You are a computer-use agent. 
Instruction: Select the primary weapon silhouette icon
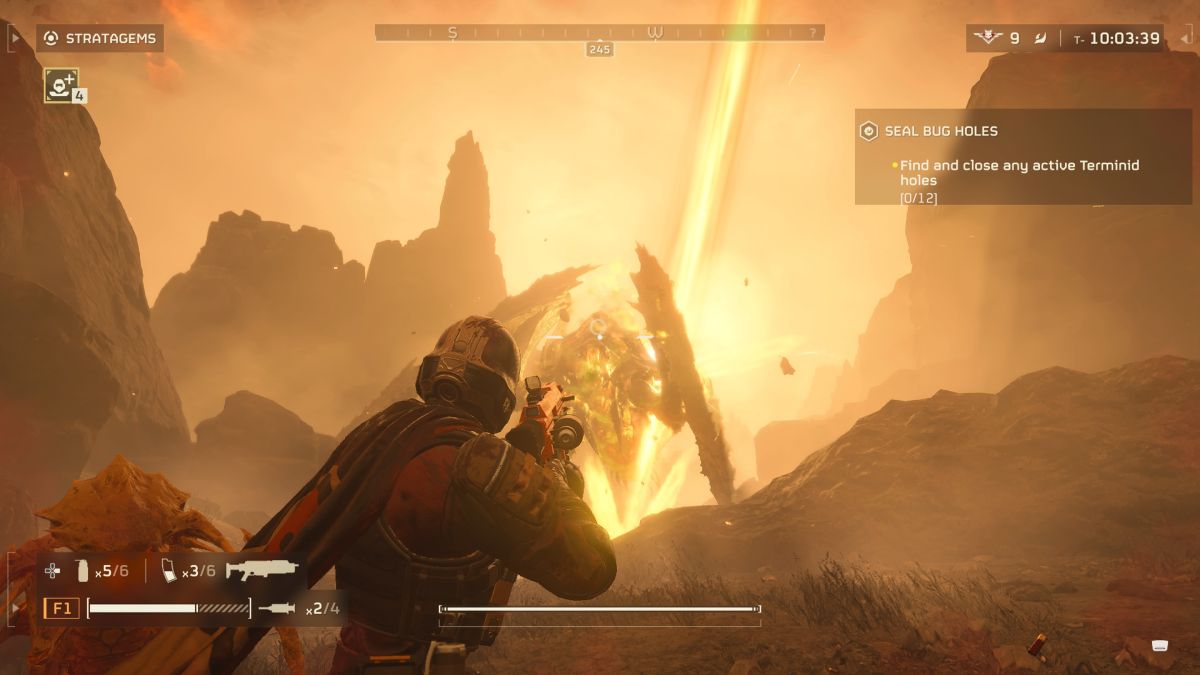point(262,570)
